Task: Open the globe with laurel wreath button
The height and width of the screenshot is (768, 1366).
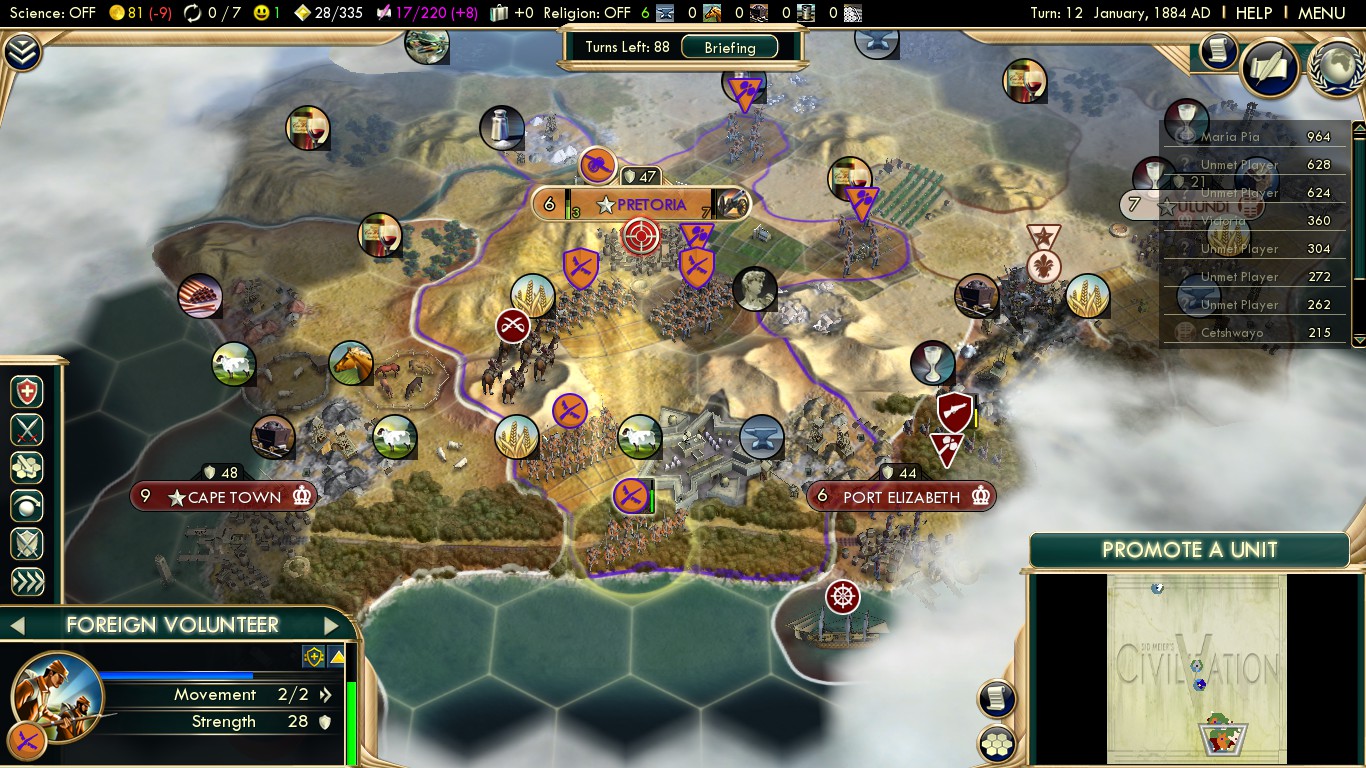Action: (1335, 66)
